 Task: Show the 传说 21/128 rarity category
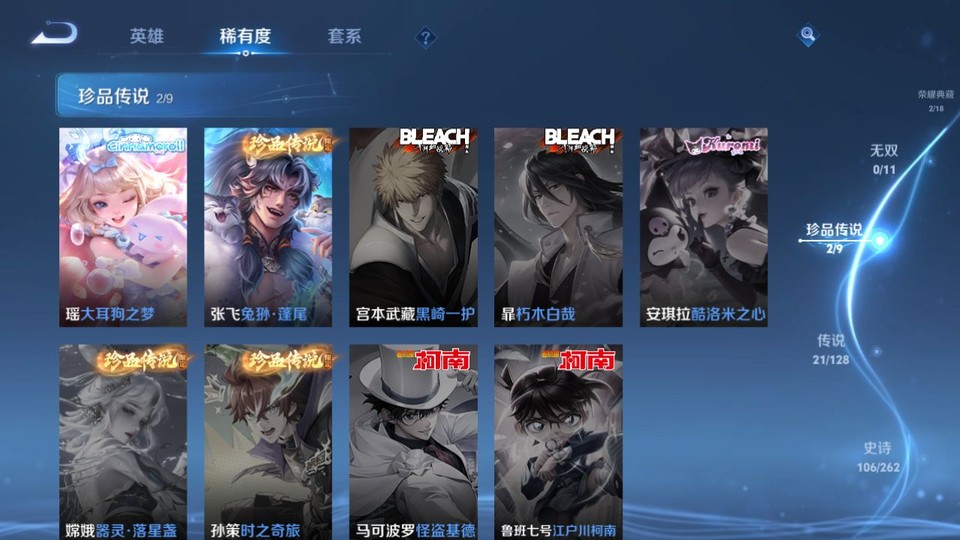coord(831,348)
